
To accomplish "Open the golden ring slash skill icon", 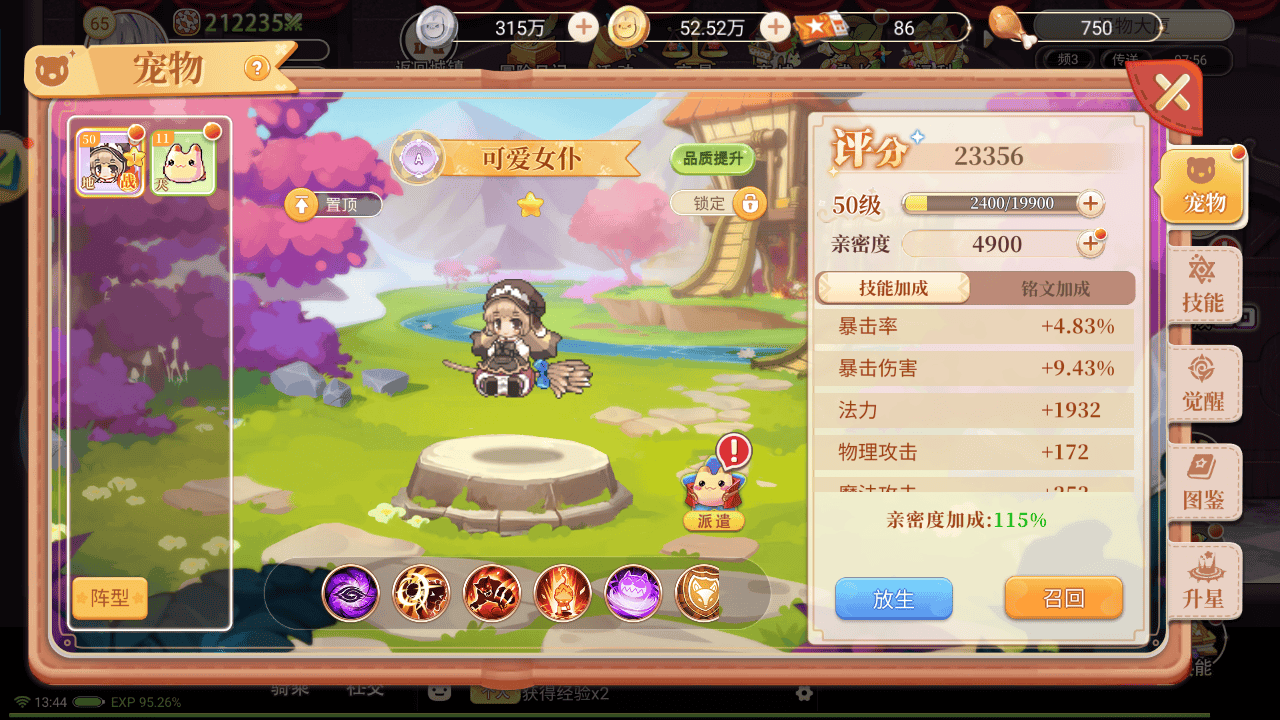I will [x=420, y=592].
